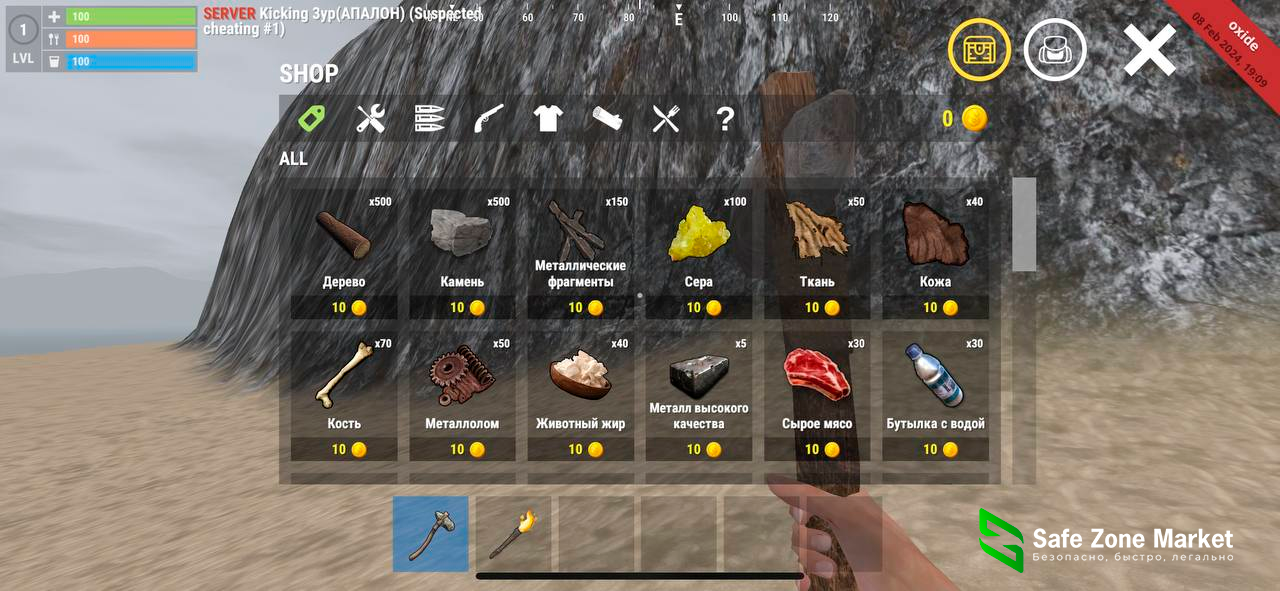The height and width of the screenshot is (591, 1280).
Task: Select the torch hotbar slot
Action: click(x=513, y=534)
